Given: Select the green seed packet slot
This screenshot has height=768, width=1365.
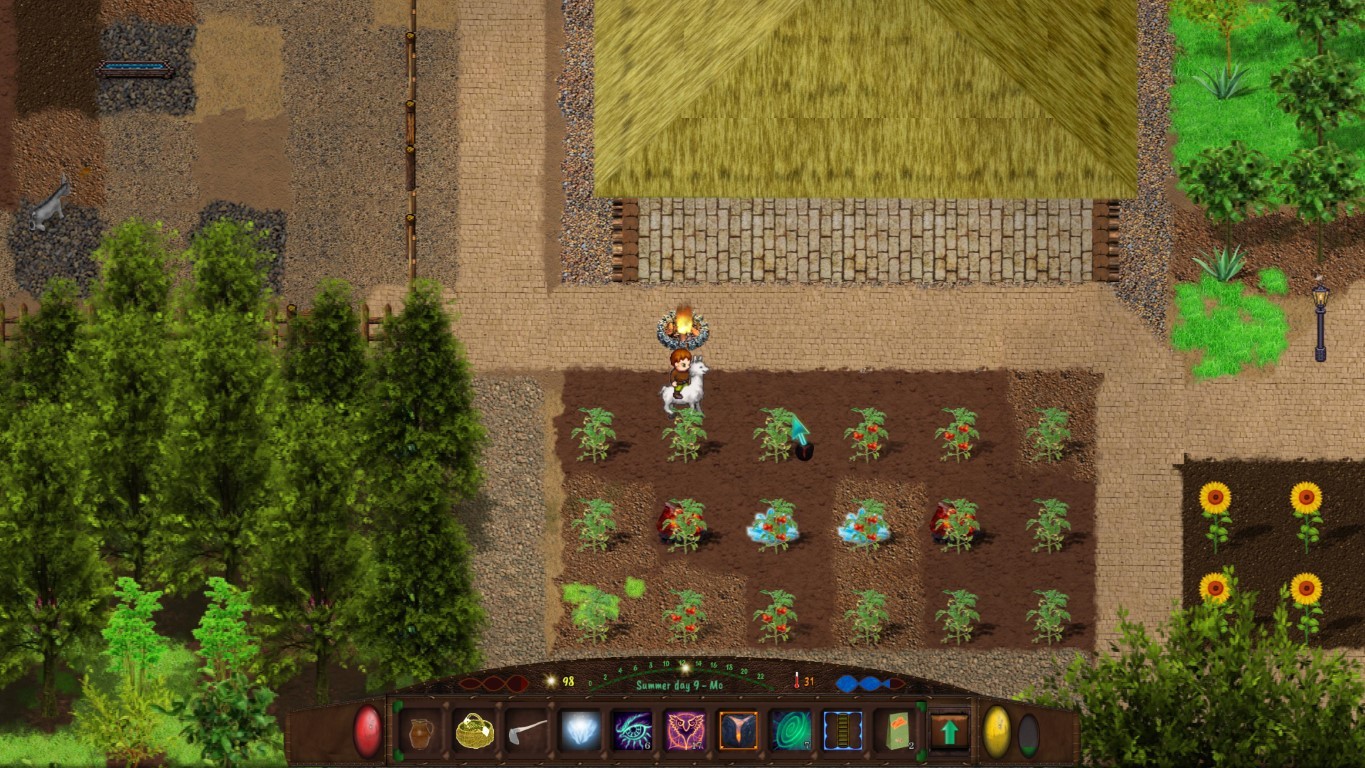Looking at the screenshot, I should tap(896, 731).
